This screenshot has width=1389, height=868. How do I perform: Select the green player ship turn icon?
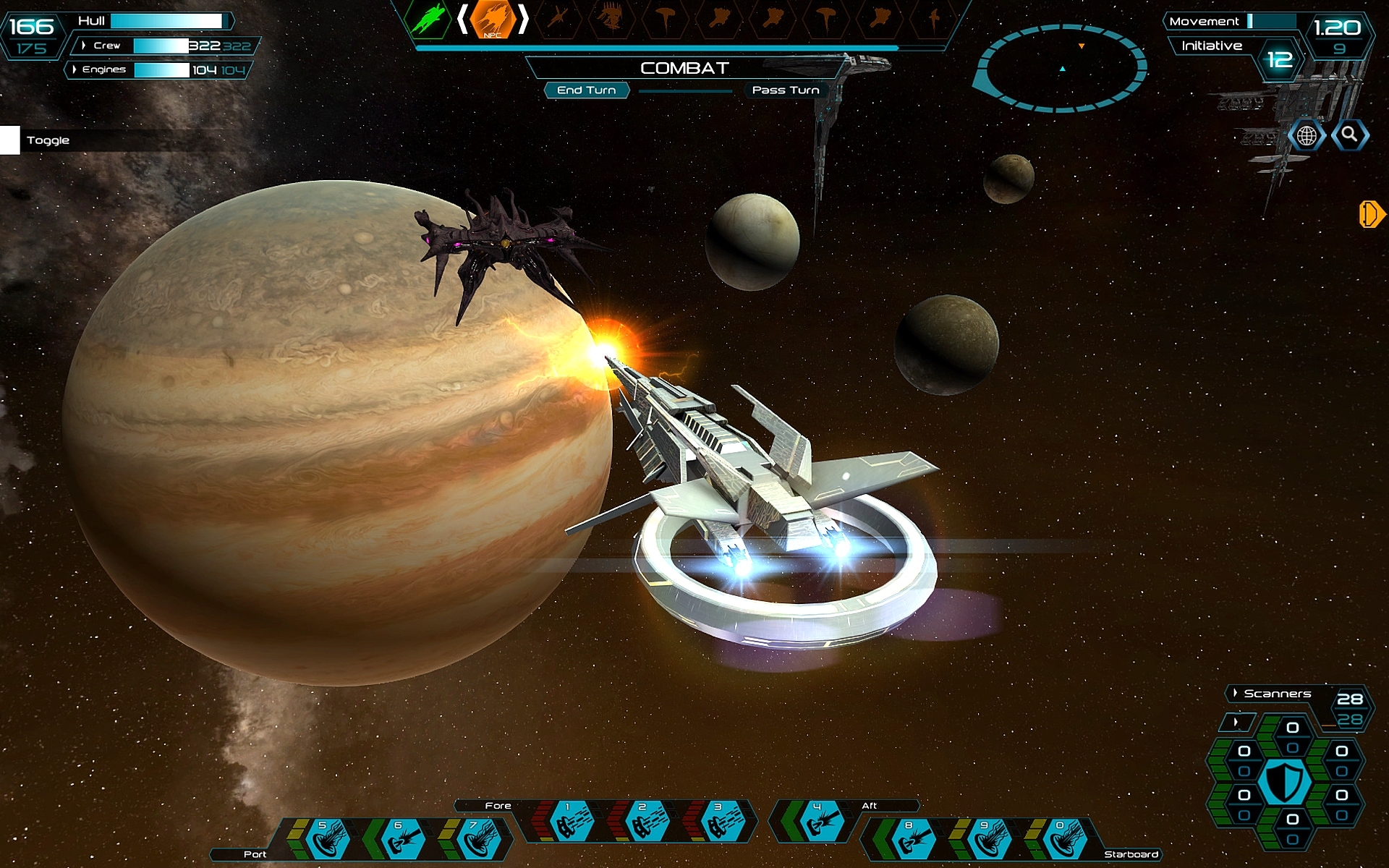428,19
